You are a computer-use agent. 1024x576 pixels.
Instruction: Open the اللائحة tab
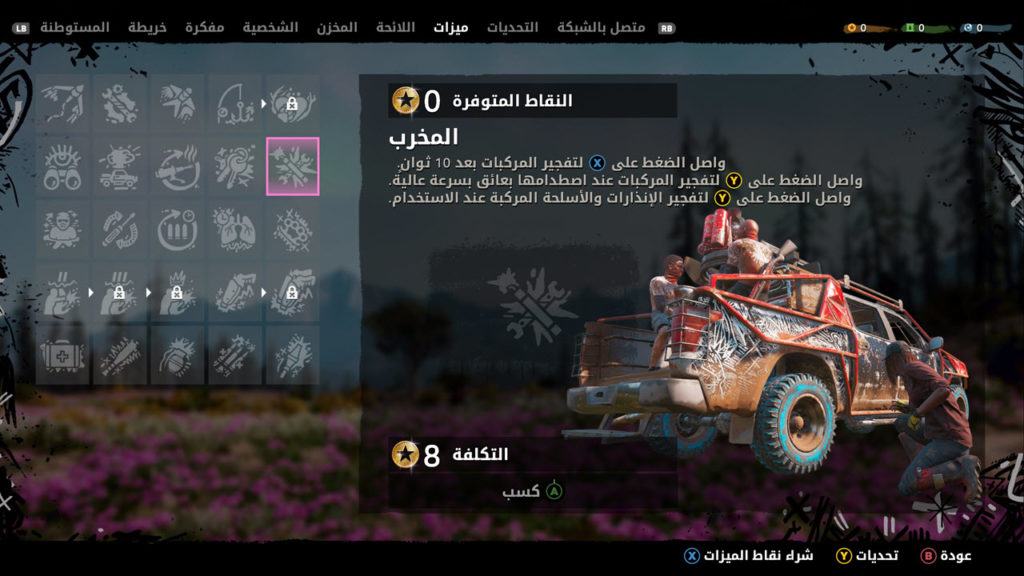[395, 27]
